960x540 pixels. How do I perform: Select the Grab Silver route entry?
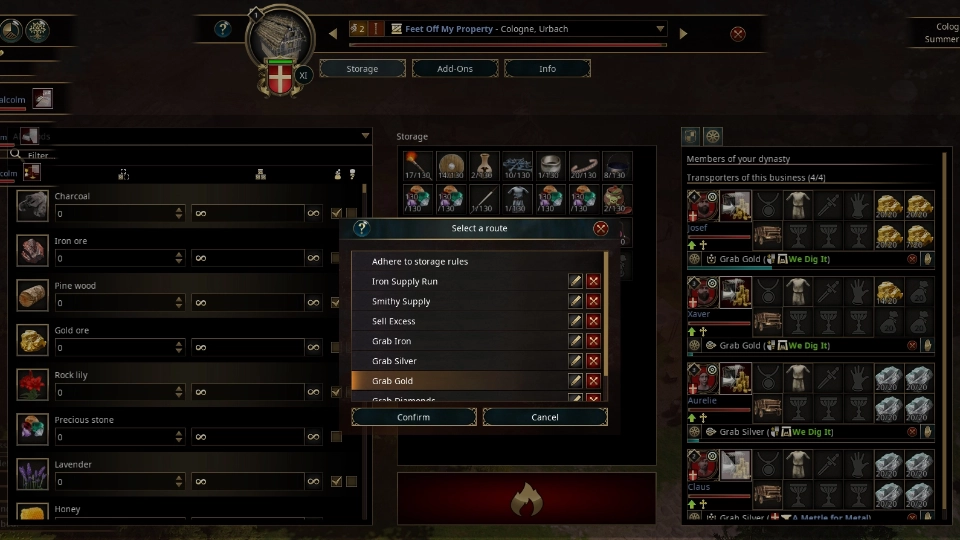394,361
